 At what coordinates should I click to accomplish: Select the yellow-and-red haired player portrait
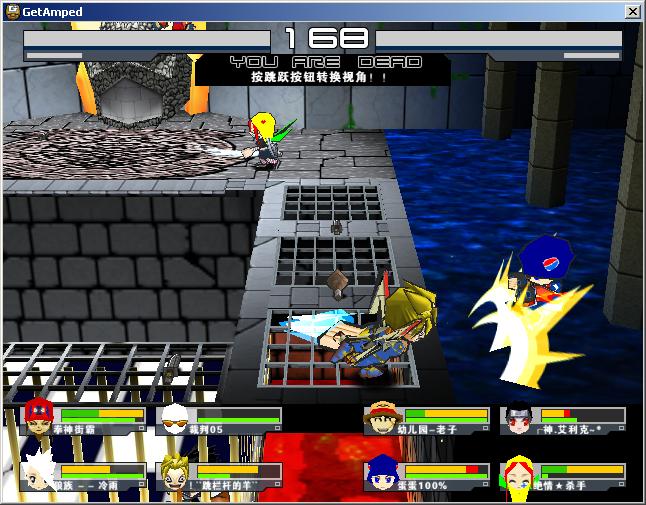tap(518, 473)
